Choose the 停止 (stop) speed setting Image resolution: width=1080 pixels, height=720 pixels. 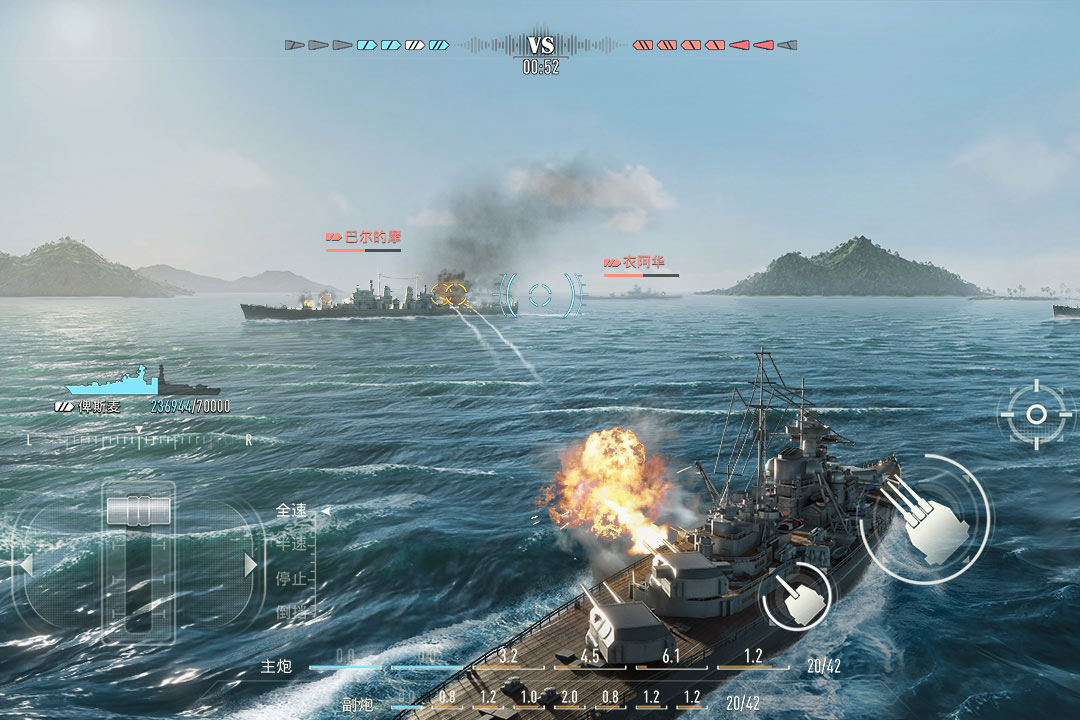point(292,579)
